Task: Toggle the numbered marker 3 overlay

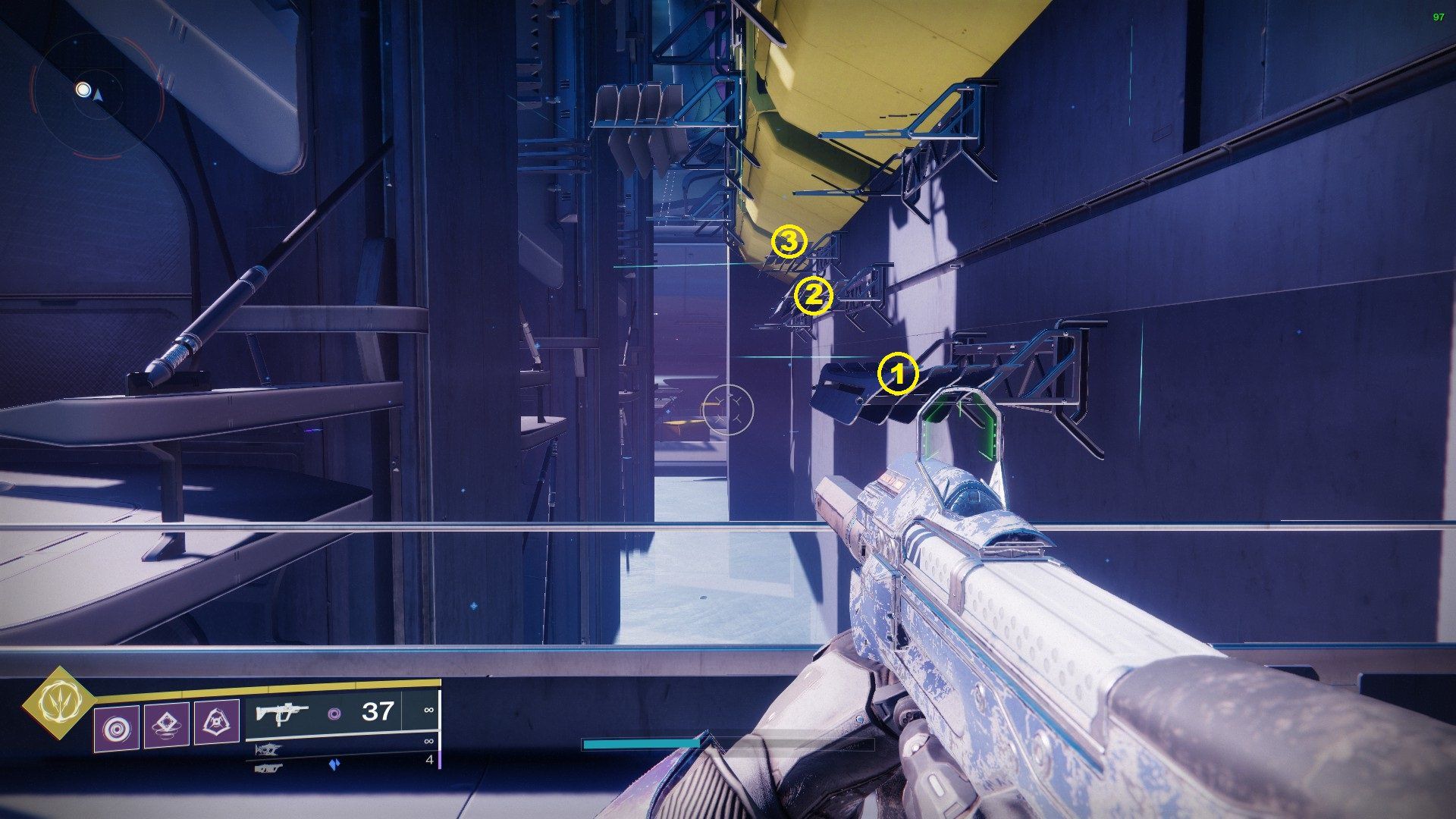Action: (x=789, y=243)
